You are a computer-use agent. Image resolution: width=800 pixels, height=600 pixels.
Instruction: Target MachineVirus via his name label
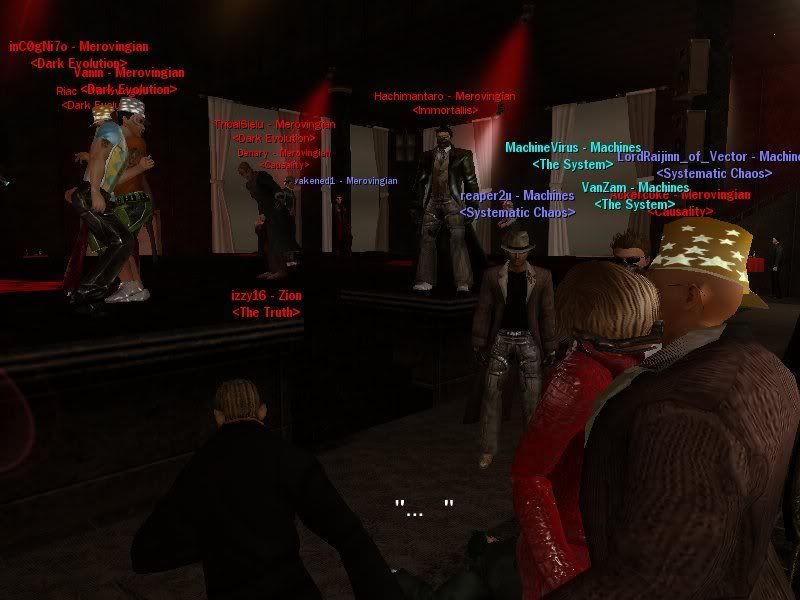tap(558, 148)
